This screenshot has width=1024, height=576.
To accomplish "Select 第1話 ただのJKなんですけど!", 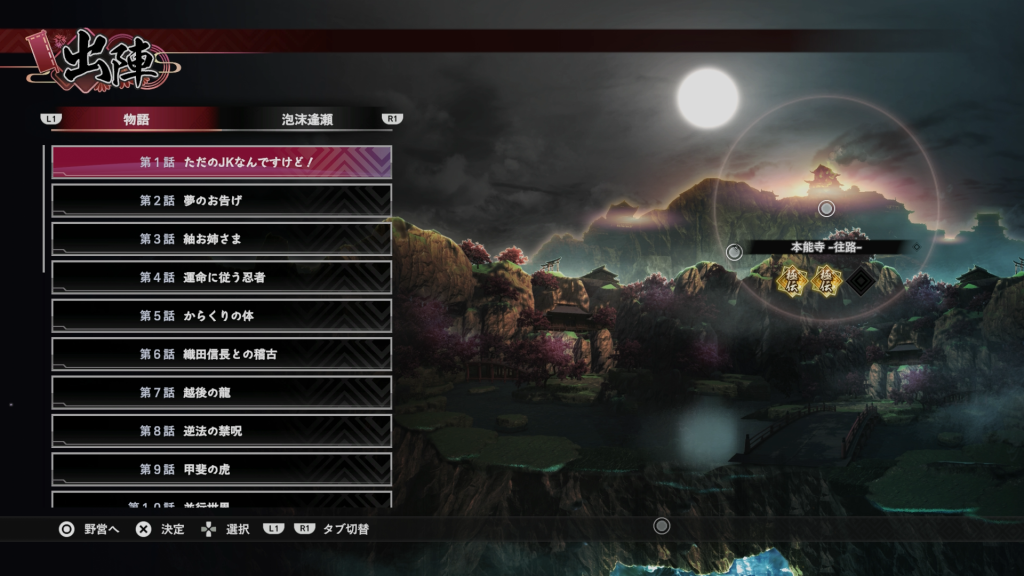I will tap(221, 162).
